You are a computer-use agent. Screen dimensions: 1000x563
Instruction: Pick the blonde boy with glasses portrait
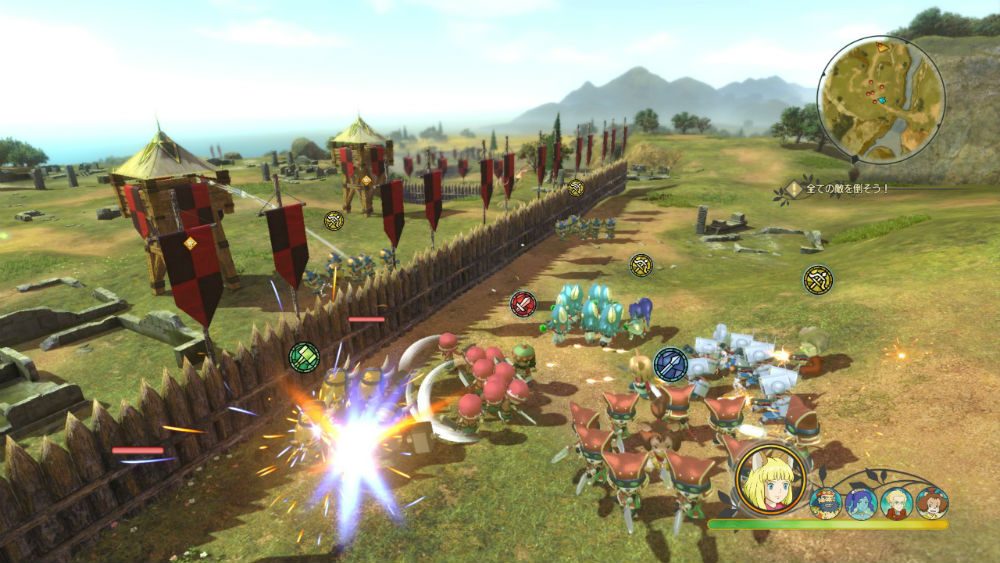(x=897, y=502)
